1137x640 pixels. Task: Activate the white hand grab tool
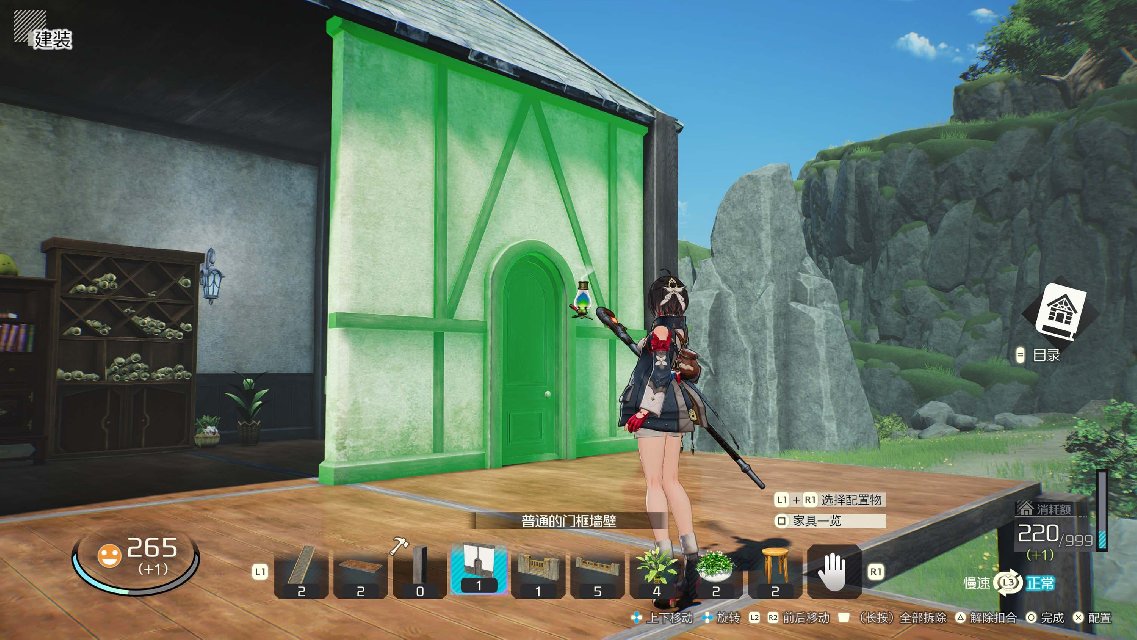click(x=834, y=571)
